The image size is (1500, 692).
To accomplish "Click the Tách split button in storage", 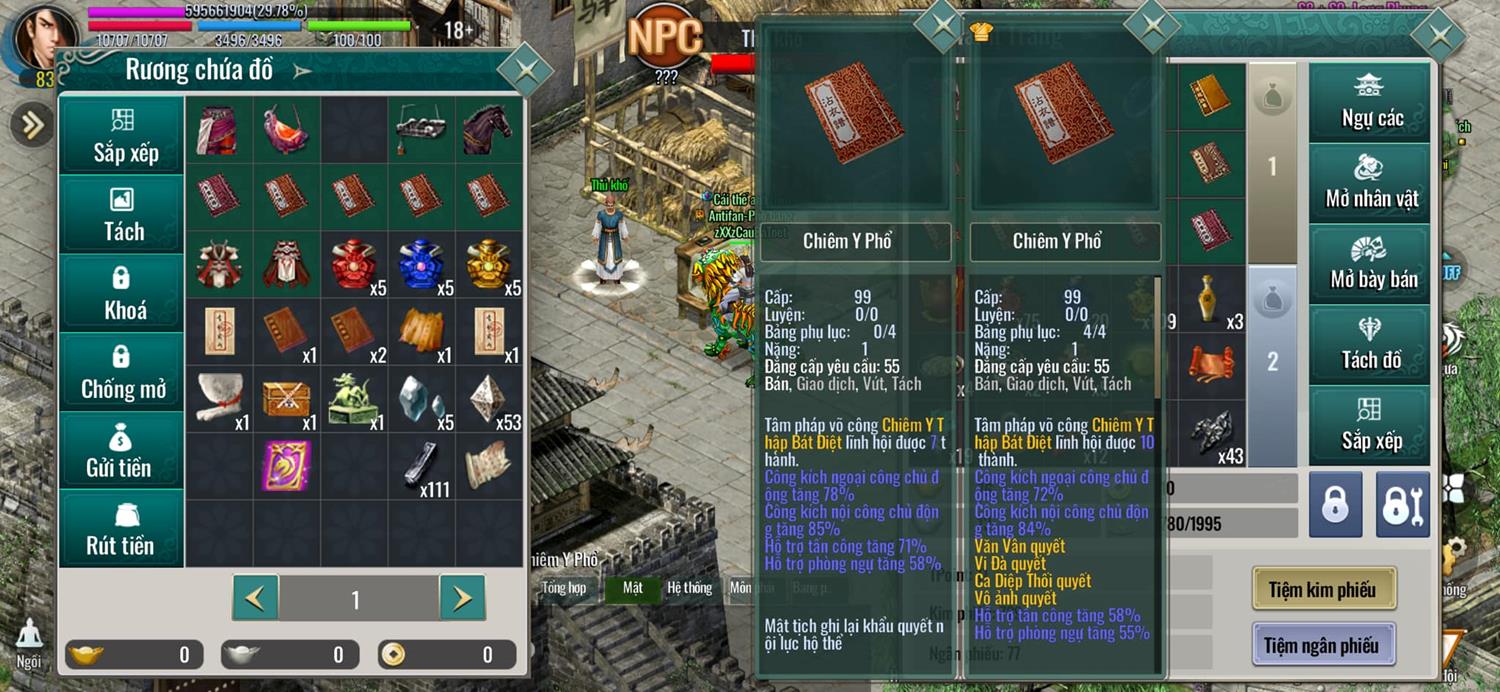I will tap(122, 214).
